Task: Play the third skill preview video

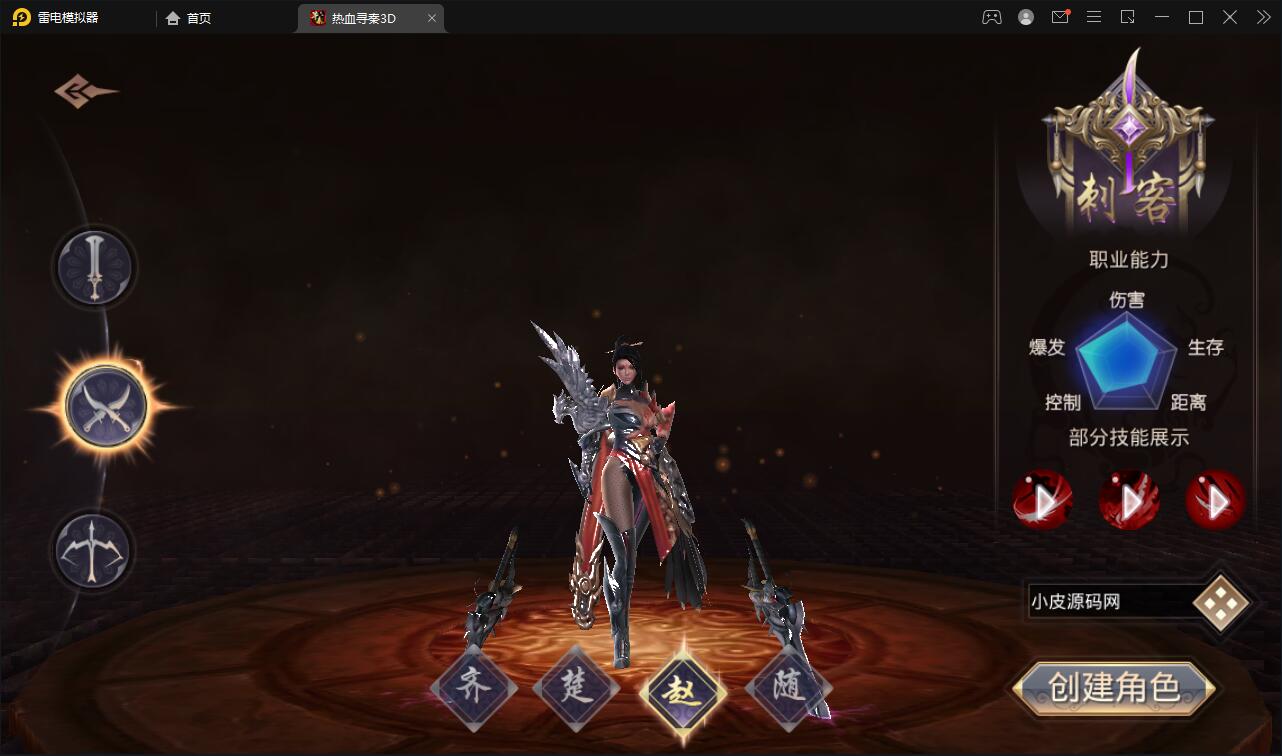Action: tap(1215, 500)
